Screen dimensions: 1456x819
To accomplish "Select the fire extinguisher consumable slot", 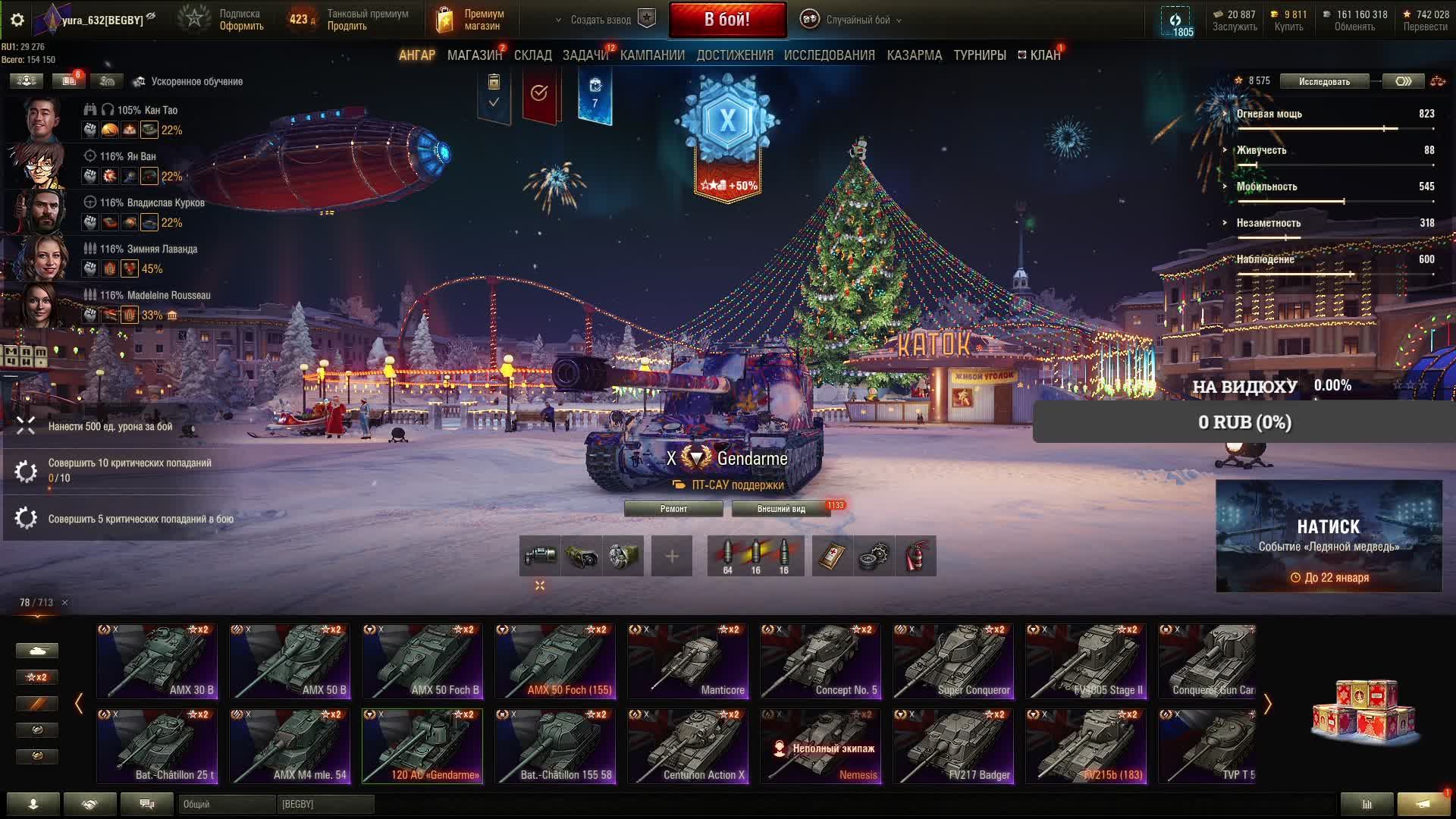I will (x=915, y=556).
